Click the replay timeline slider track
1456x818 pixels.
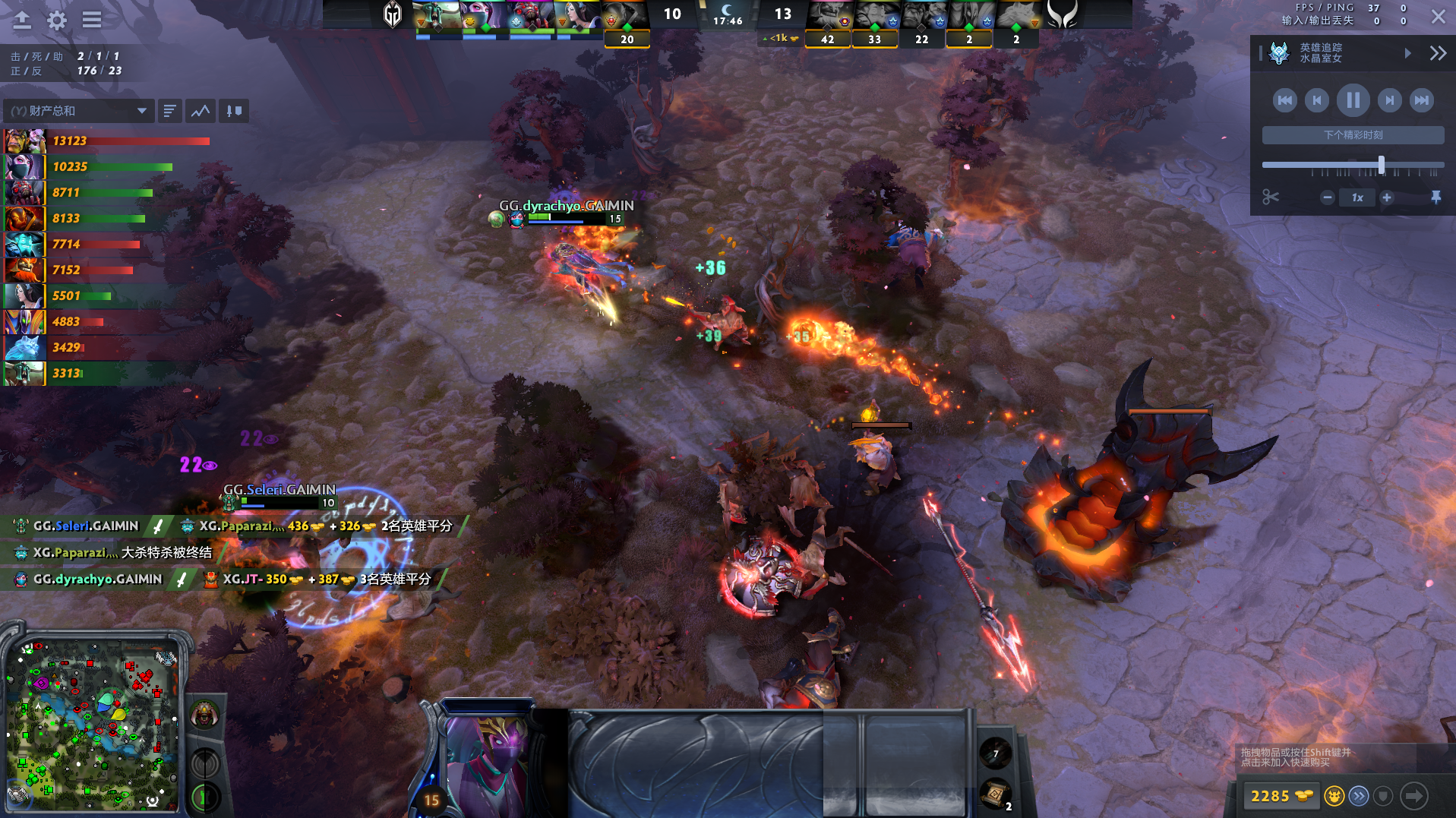[1322, 165]
